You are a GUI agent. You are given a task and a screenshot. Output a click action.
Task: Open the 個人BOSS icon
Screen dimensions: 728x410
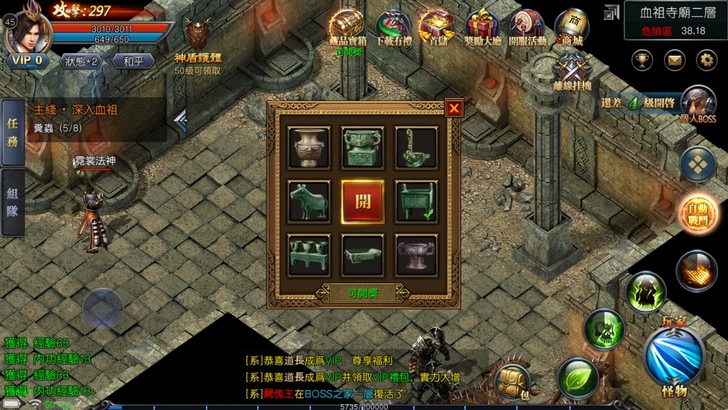coord(698,104)
